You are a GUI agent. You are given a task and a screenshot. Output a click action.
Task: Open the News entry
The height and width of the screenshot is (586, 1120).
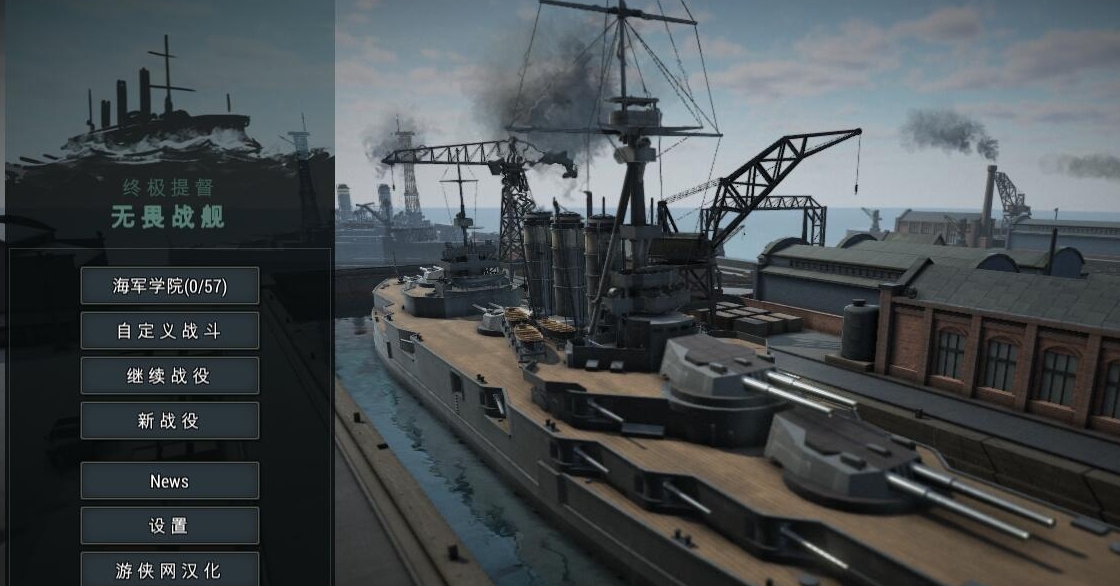[x=169, y=481]
